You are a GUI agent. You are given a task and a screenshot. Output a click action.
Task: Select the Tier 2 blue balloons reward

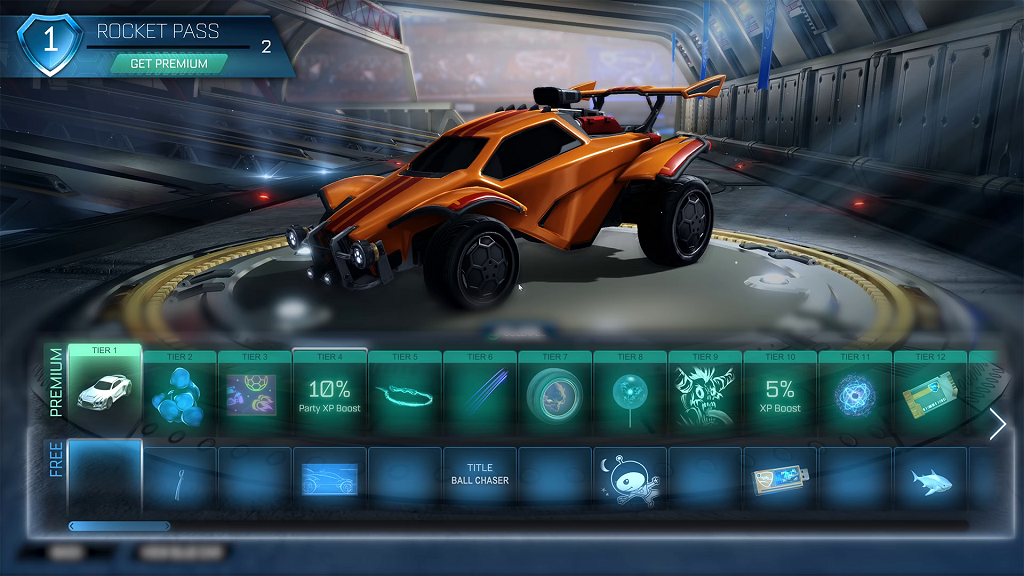click(x=180, y=393)
